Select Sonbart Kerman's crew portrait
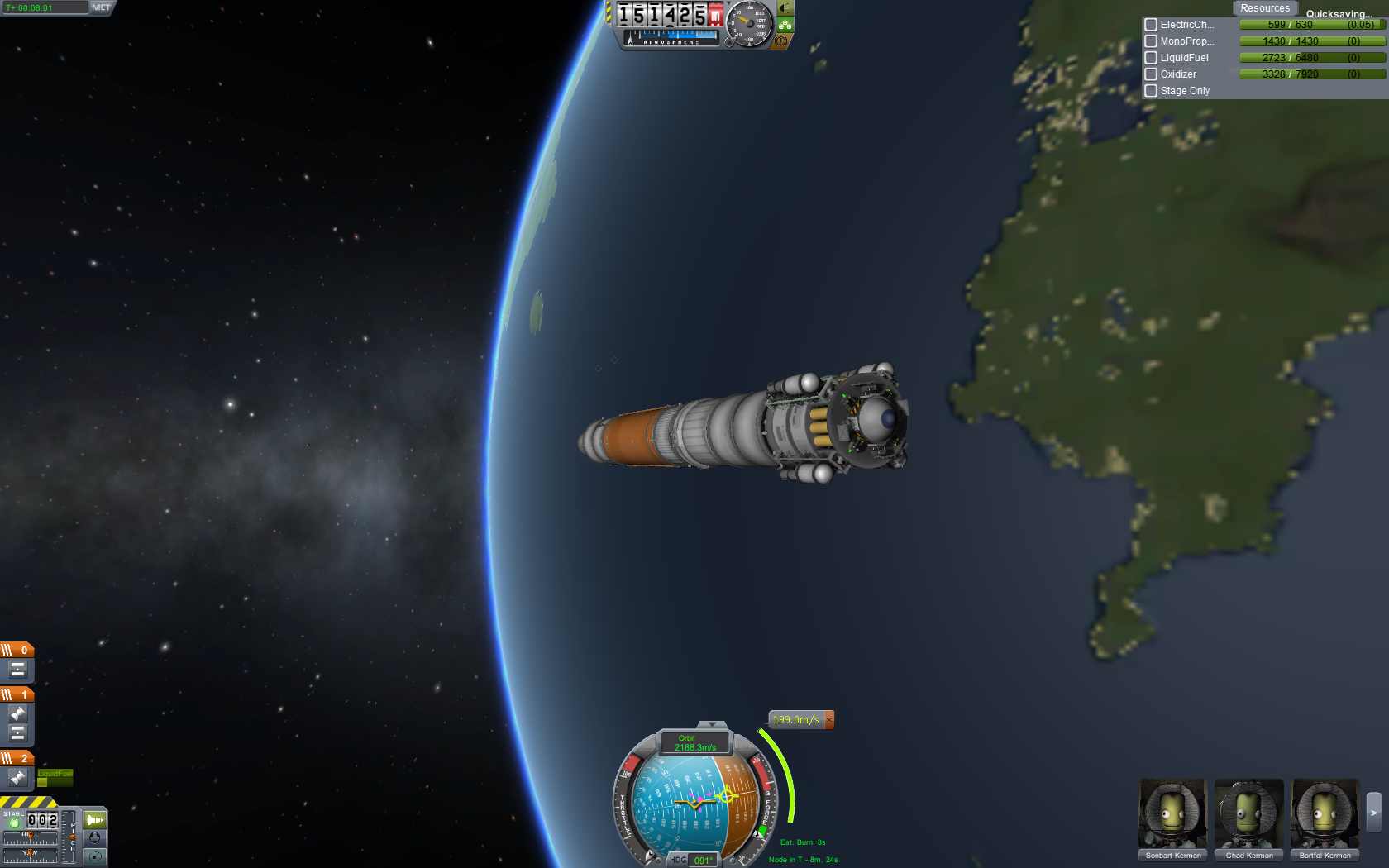This screenshot has width=1389, height=868. click(1173, 814)
